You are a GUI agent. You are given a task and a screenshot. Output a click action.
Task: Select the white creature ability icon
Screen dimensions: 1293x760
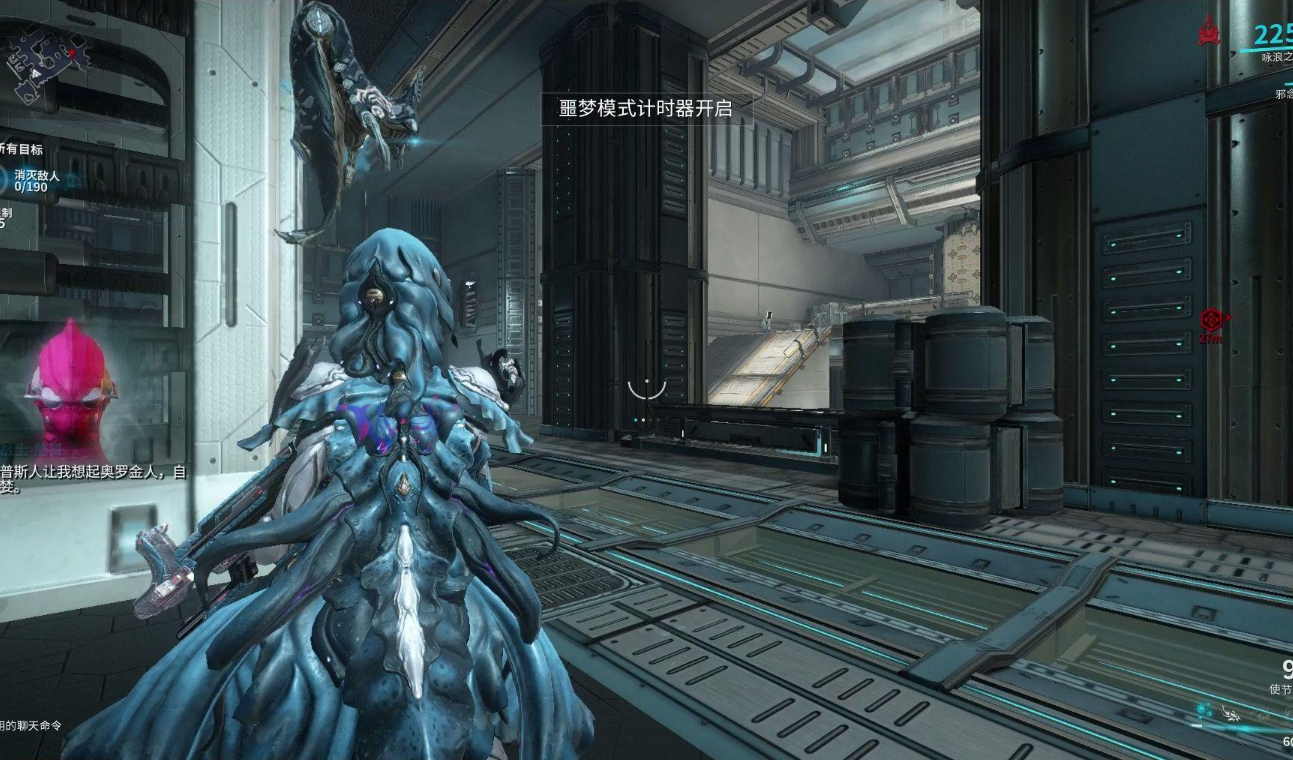1228,714
